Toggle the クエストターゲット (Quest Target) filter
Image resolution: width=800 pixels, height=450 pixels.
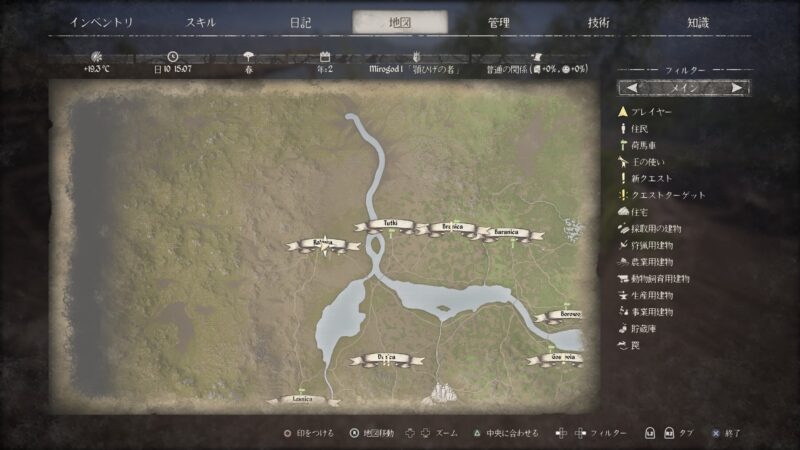(665, 195)
